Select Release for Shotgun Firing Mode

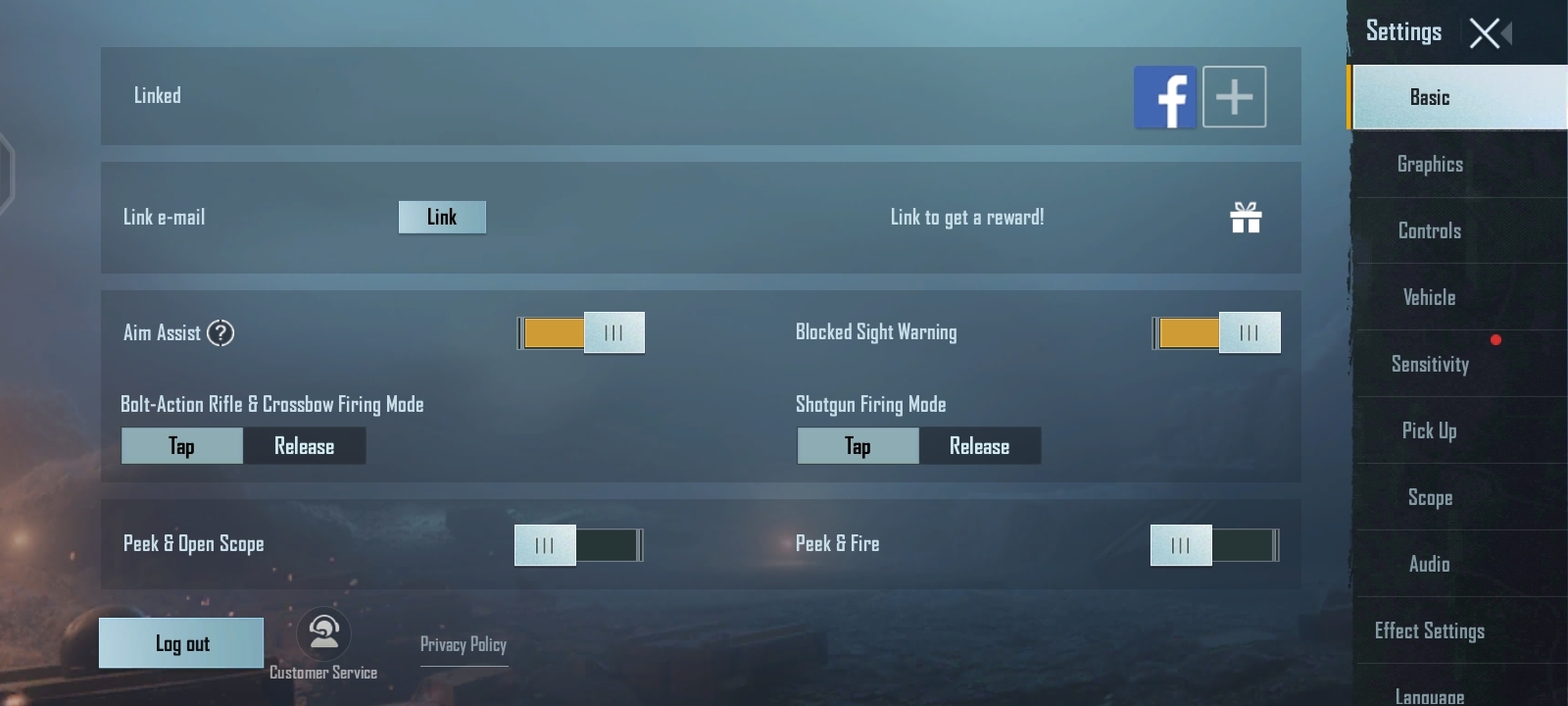979,445
